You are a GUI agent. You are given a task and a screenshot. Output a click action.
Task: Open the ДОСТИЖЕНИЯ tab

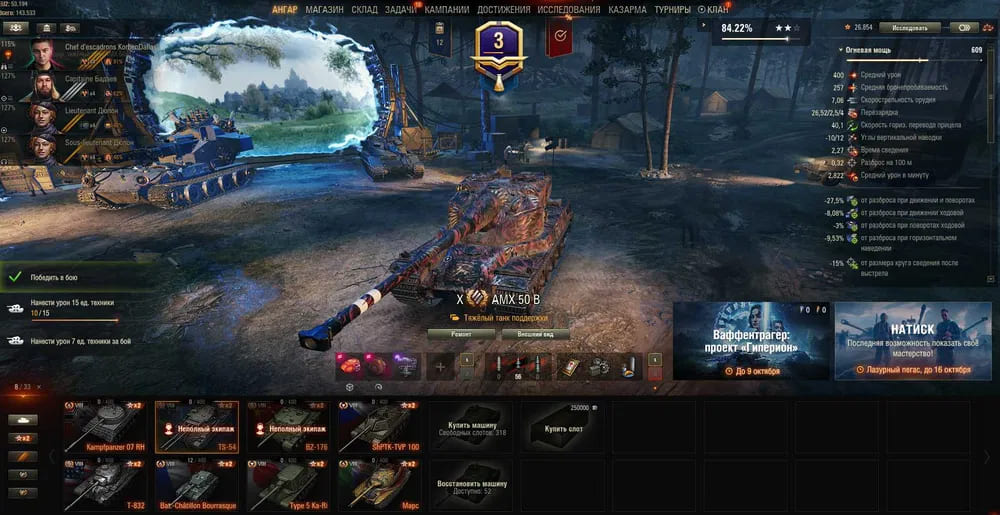point(503,9)
